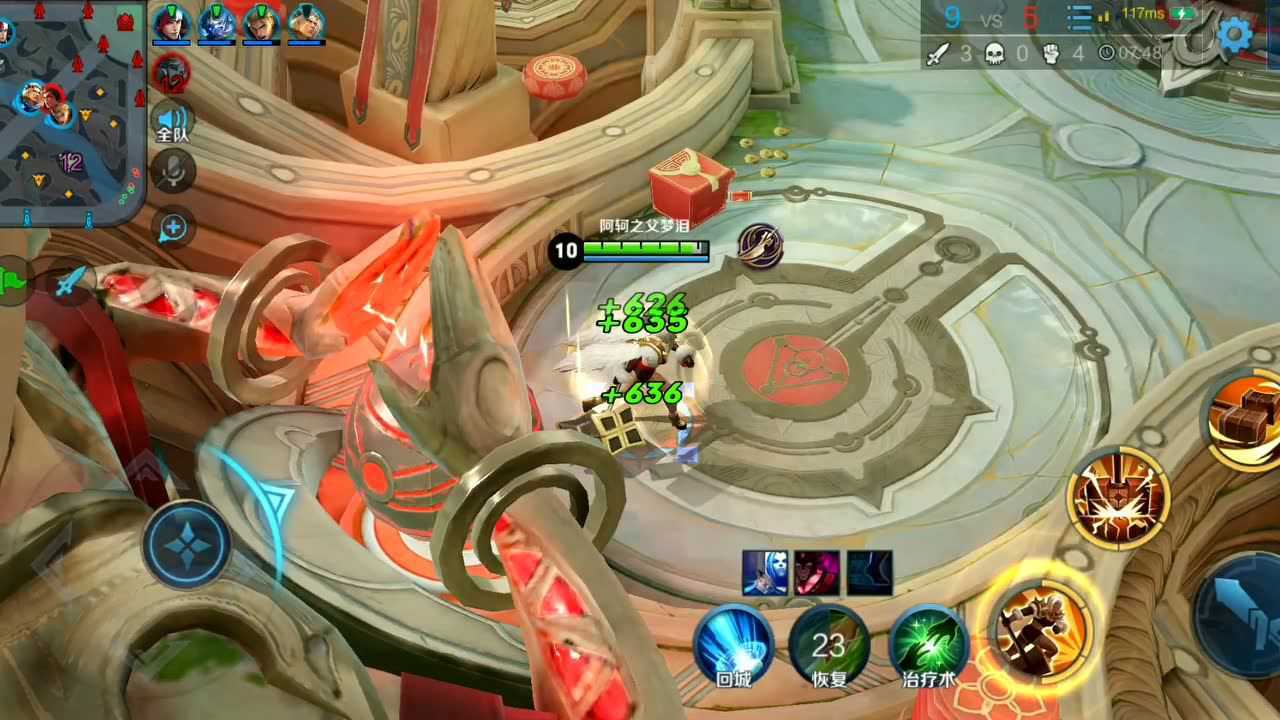
Task: Open the quick chat bubble button
Action: click(172, 228)
